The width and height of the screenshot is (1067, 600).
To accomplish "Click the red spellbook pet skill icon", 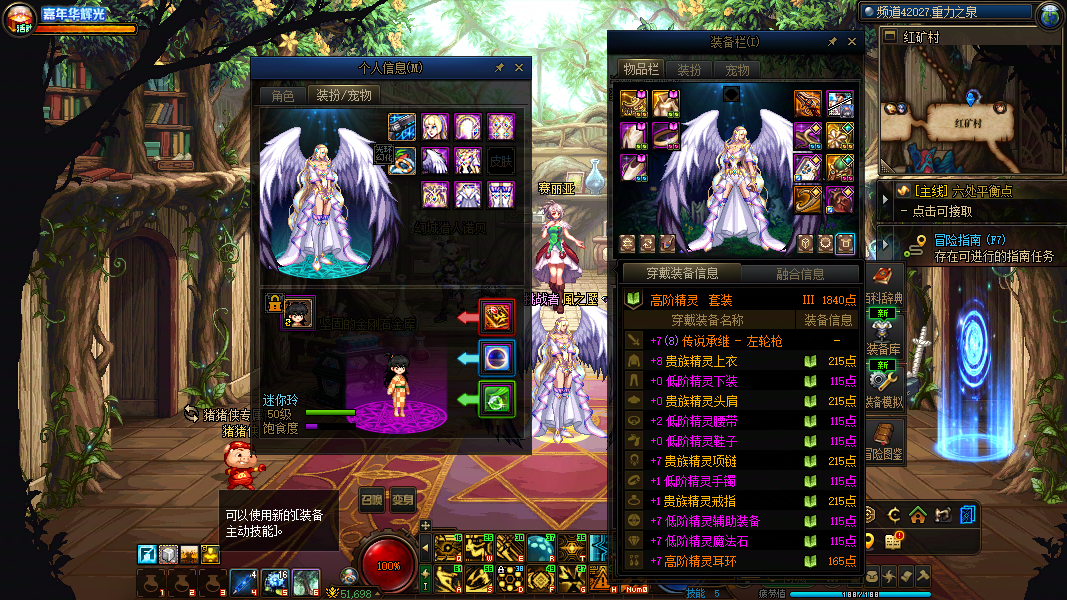I will click(497, 316).
